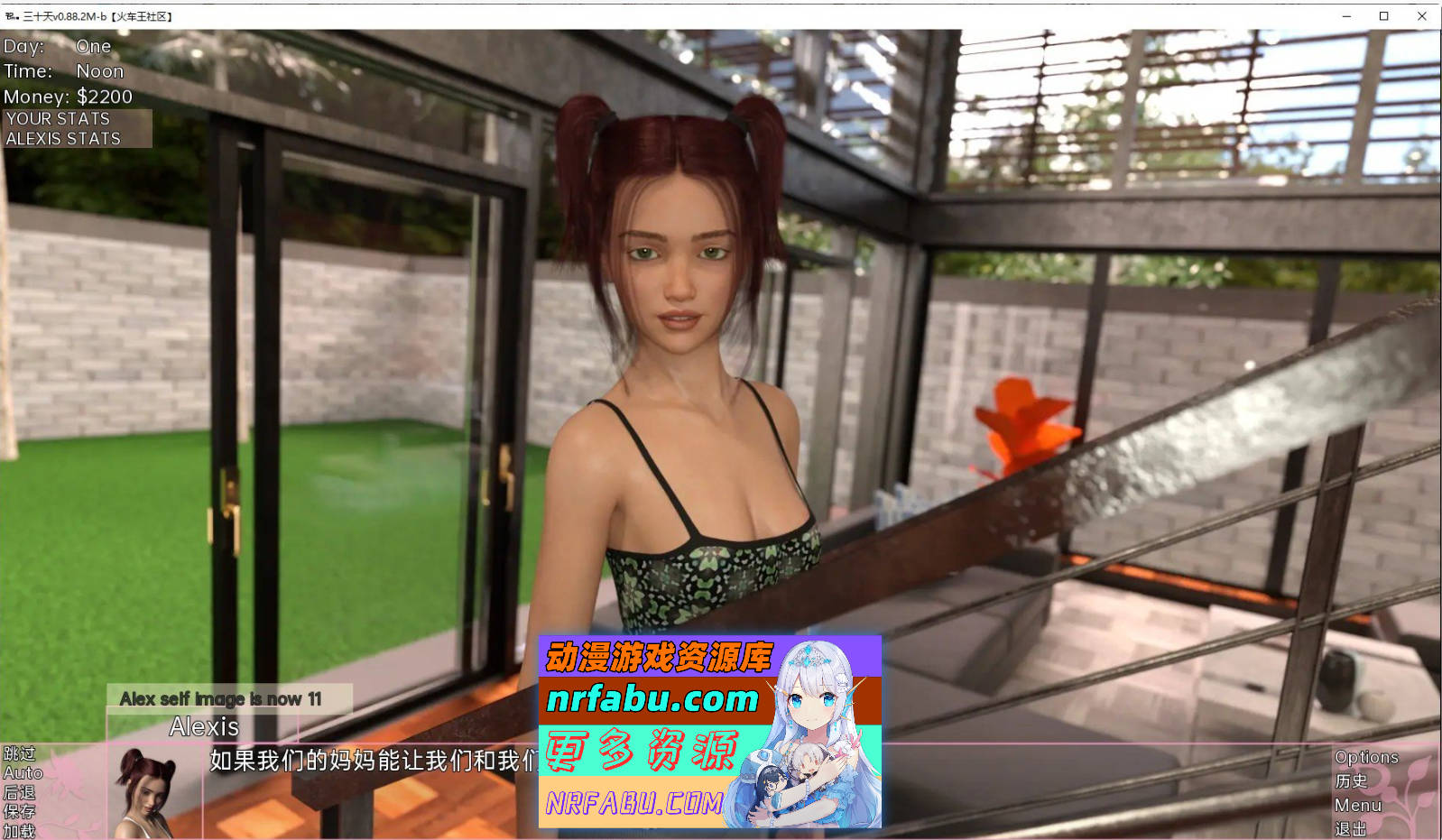Screen dimensions: 1442x840
Task: Click the Day: One indicator
Action: 54,46
